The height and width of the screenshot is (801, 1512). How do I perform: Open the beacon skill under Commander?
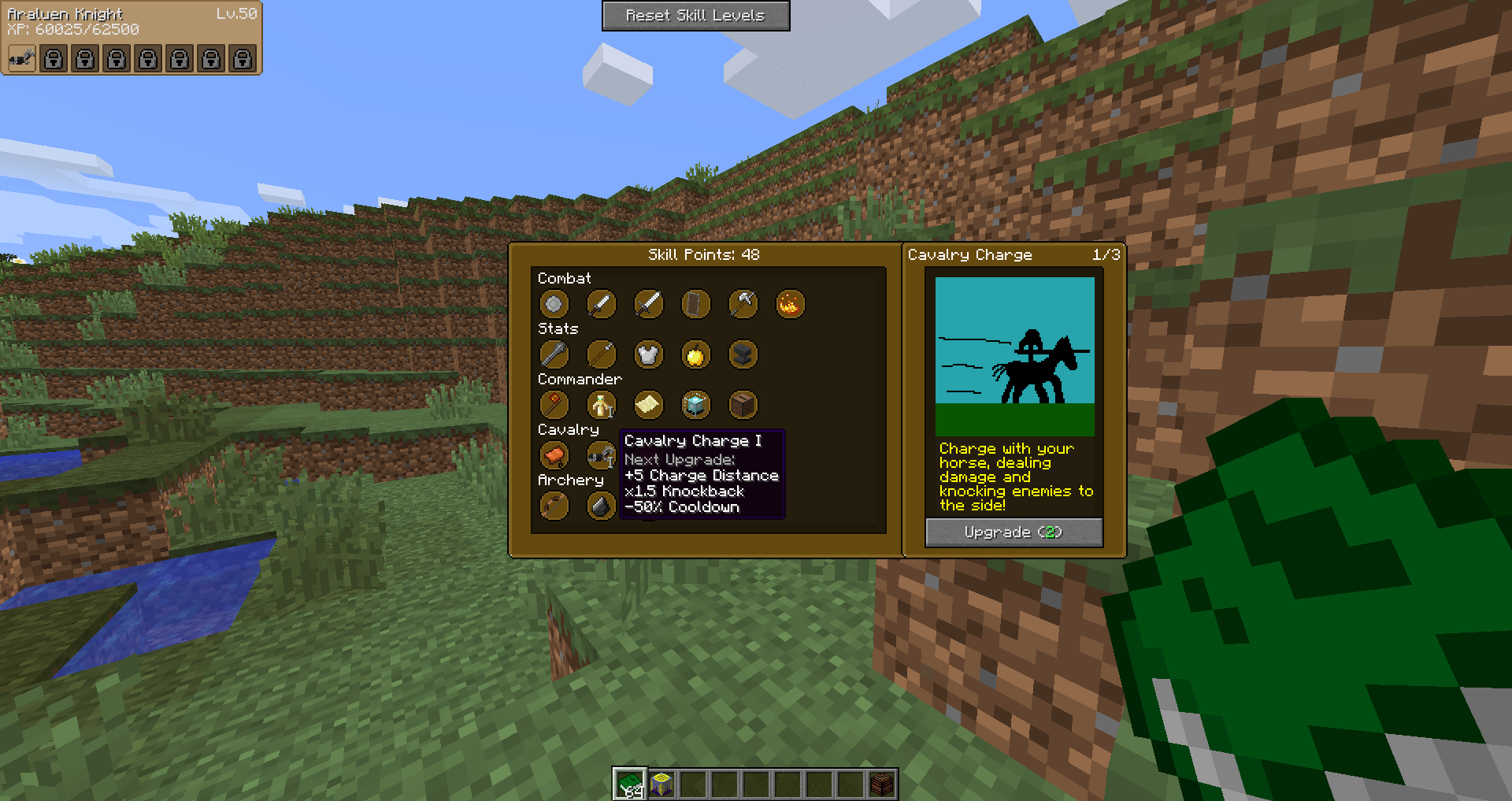[x=695, y=404]
